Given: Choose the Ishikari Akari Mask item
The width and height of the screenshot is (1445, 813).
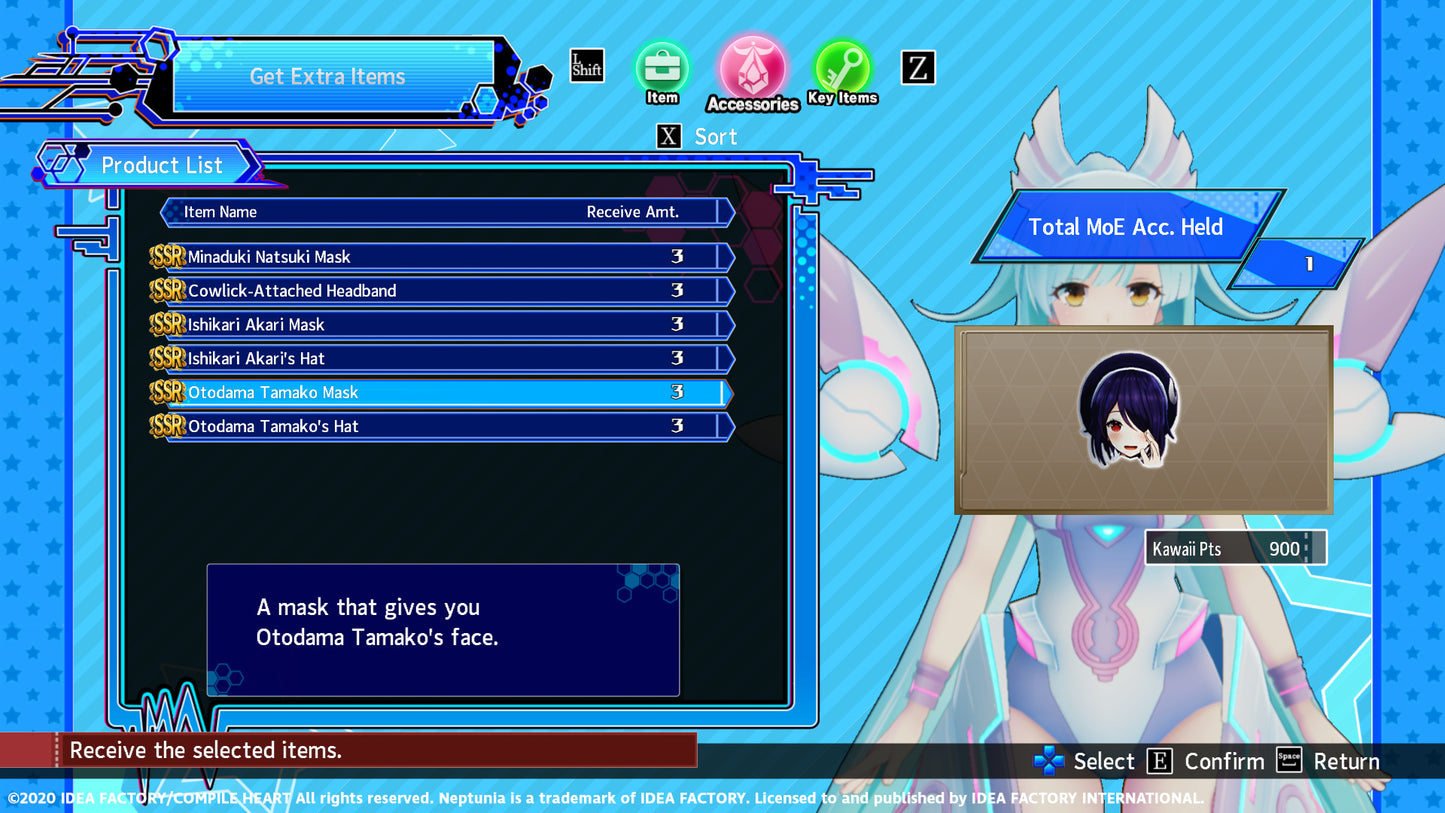Looking at the screenshot, I should coord(443,324).
